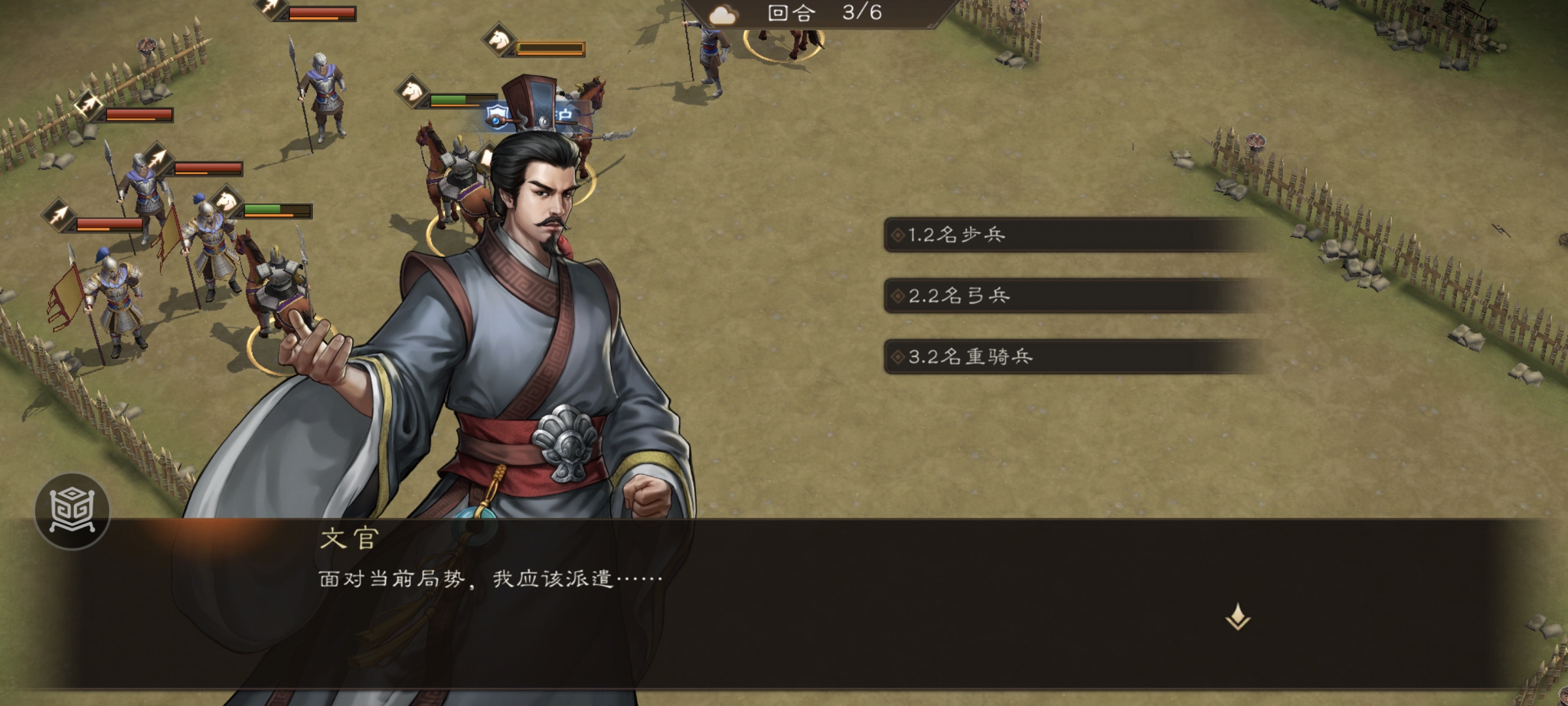Click the golden dialogue continue arrow
1568x706 pixels.
coord(1237,617)
